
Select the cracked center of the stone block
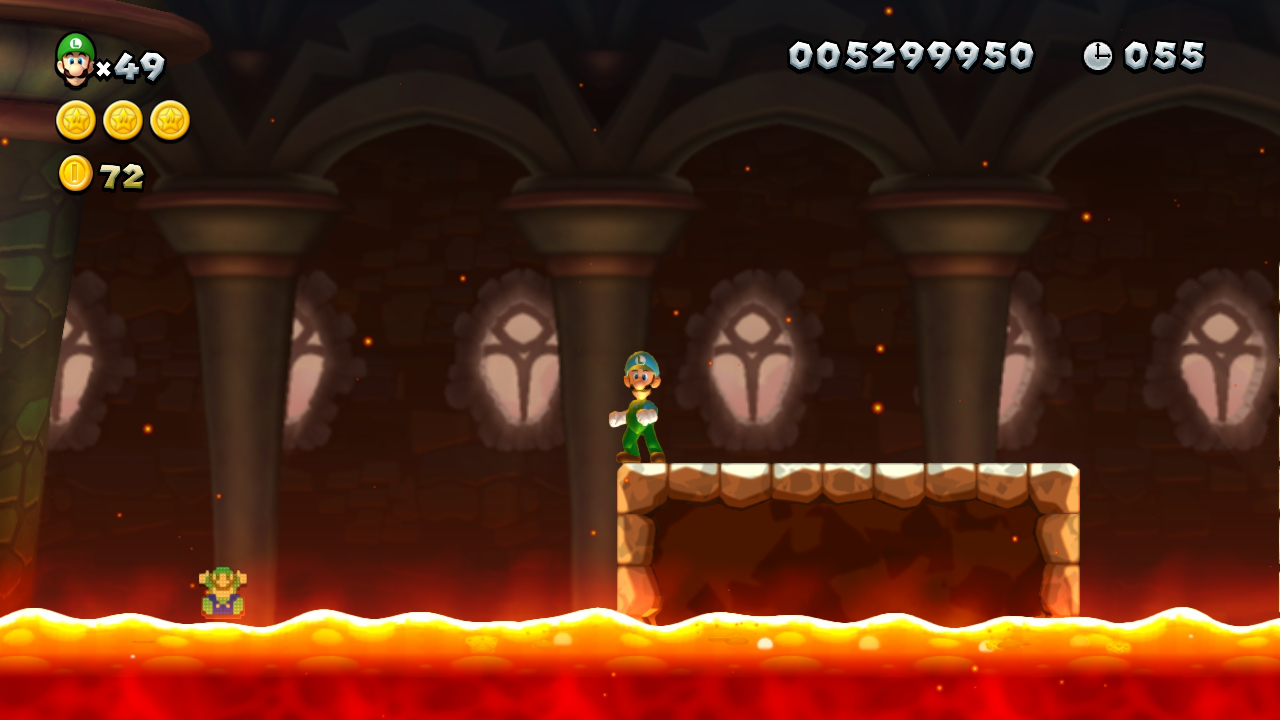850,540
